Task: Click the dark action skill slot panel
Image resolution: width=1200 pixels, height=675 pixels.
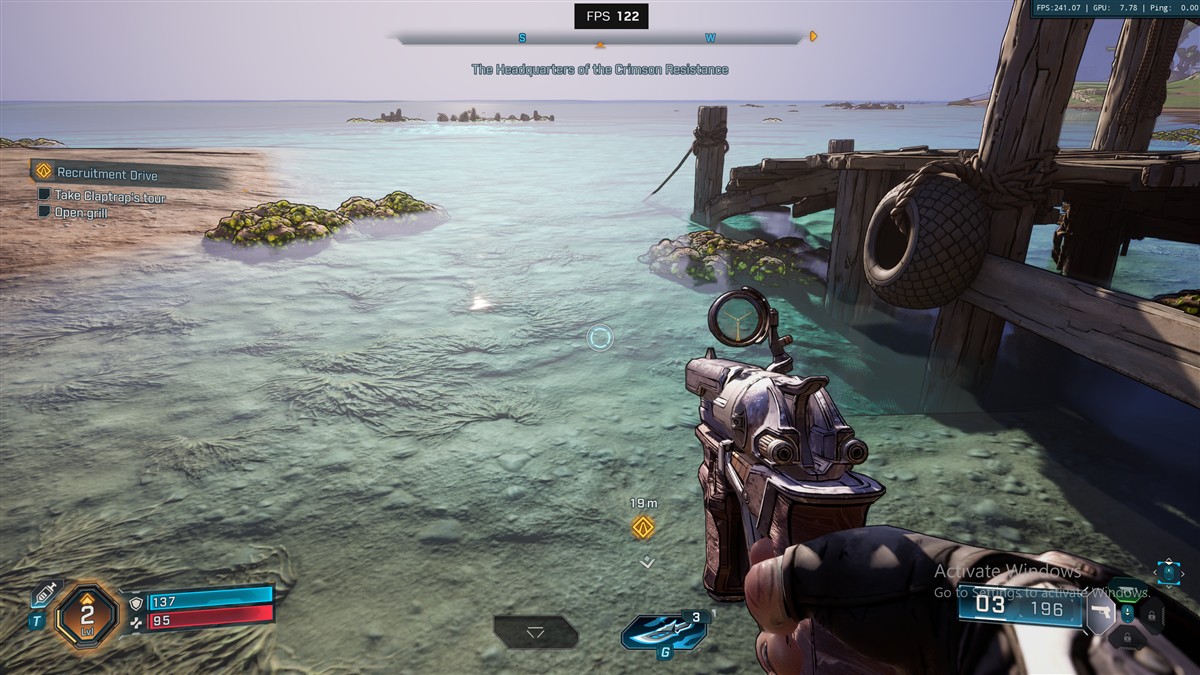Action: coord(536,632)
